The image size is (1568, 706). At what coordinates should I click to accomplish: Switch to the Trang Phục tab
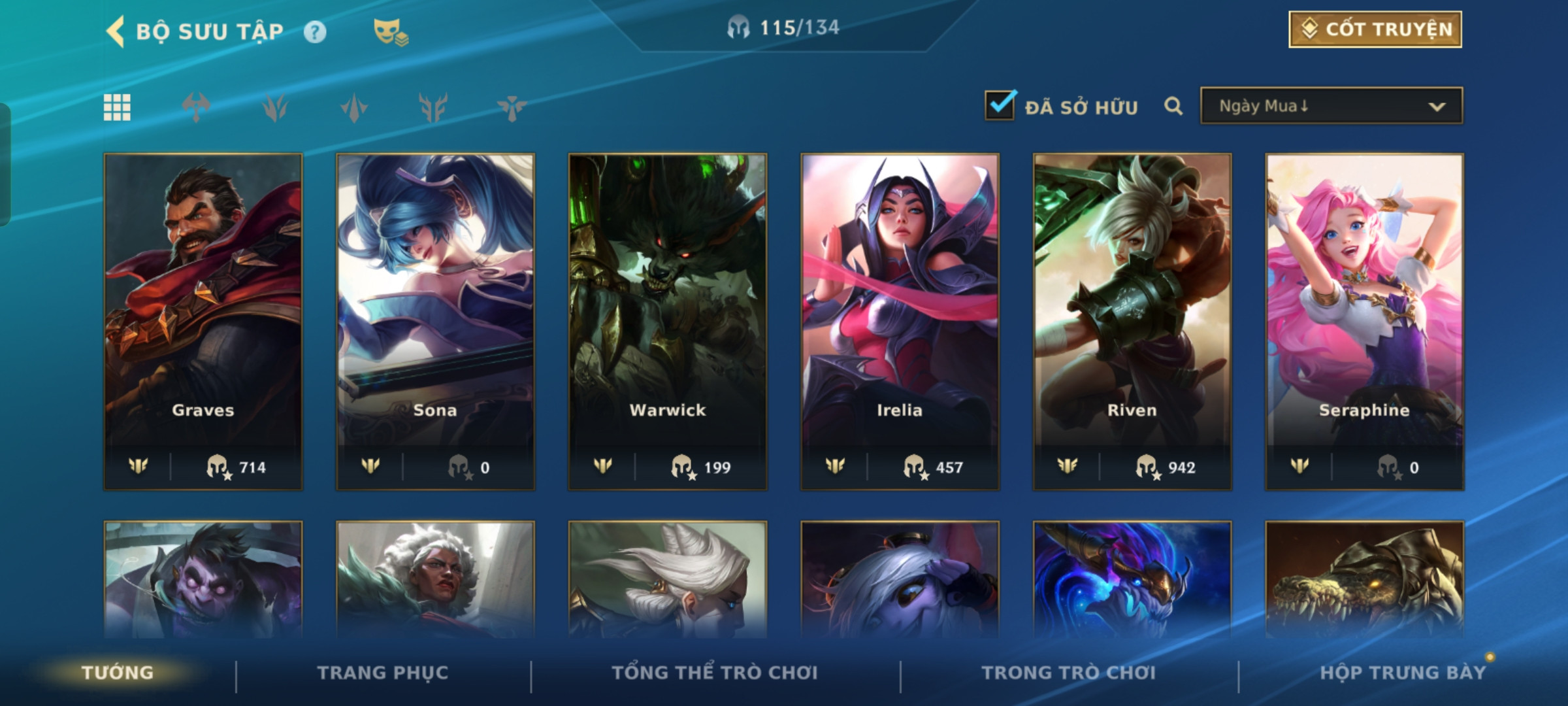(x=383, y=673)
